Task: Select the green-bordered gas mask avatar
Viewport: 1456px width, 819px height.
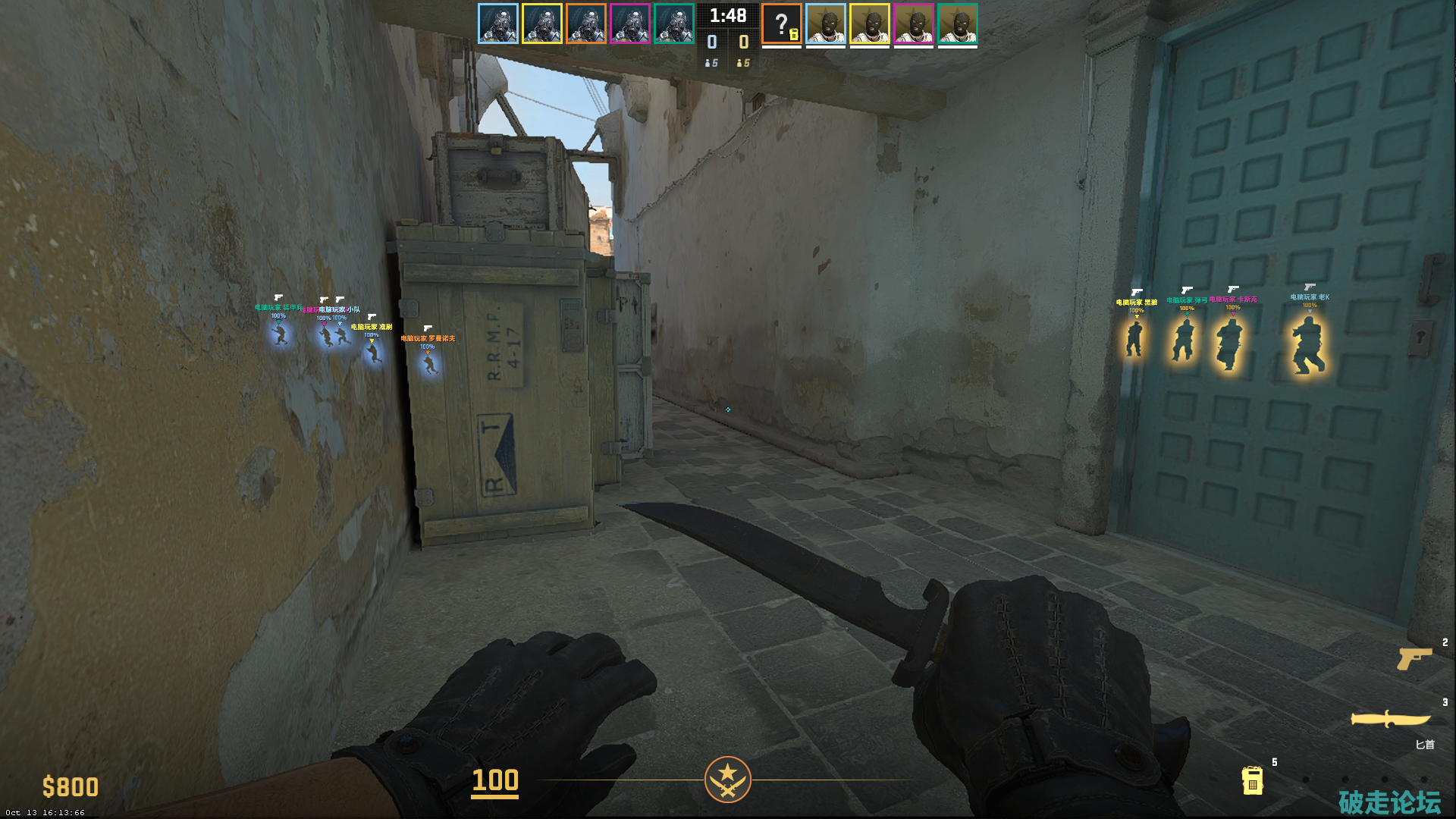Action: coord(674,24)
